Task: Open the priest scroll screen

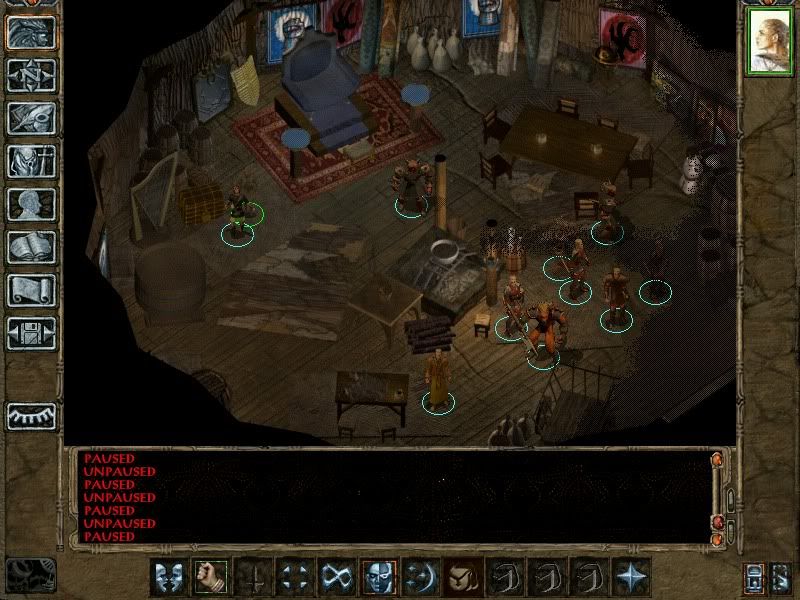Action: click(30, 290)
